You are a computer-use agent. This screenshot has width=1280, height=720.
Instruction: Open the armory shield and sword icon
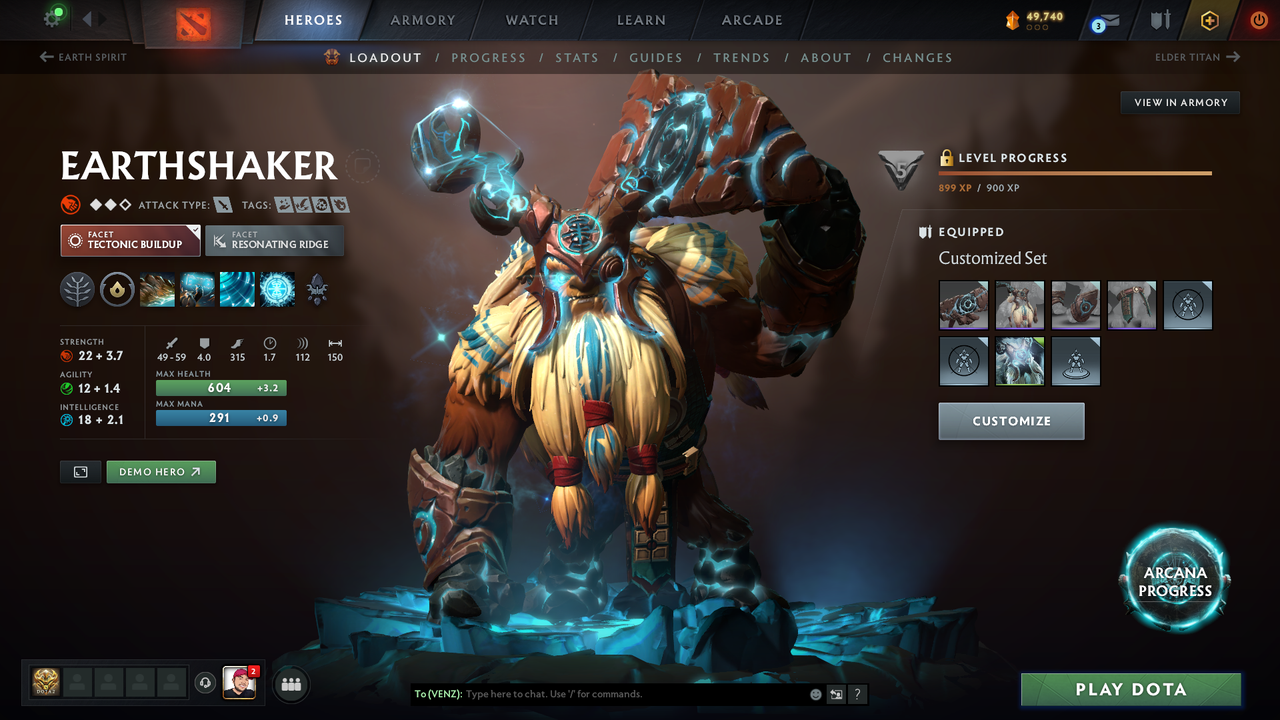tap(1160, 19)
